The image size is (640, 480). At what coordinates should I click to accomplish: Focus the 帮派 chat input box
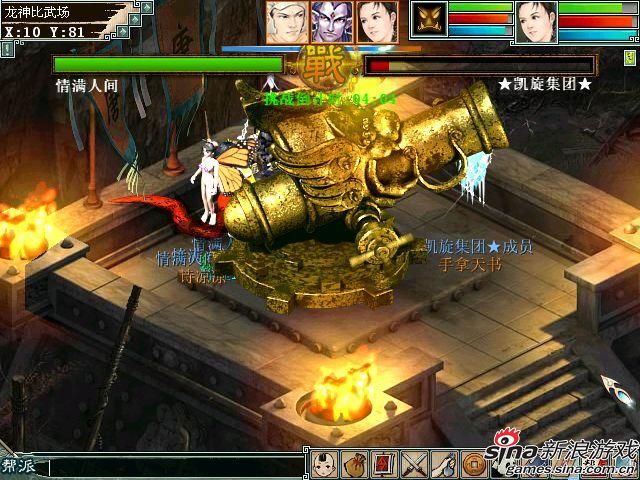tap(175, 467)
